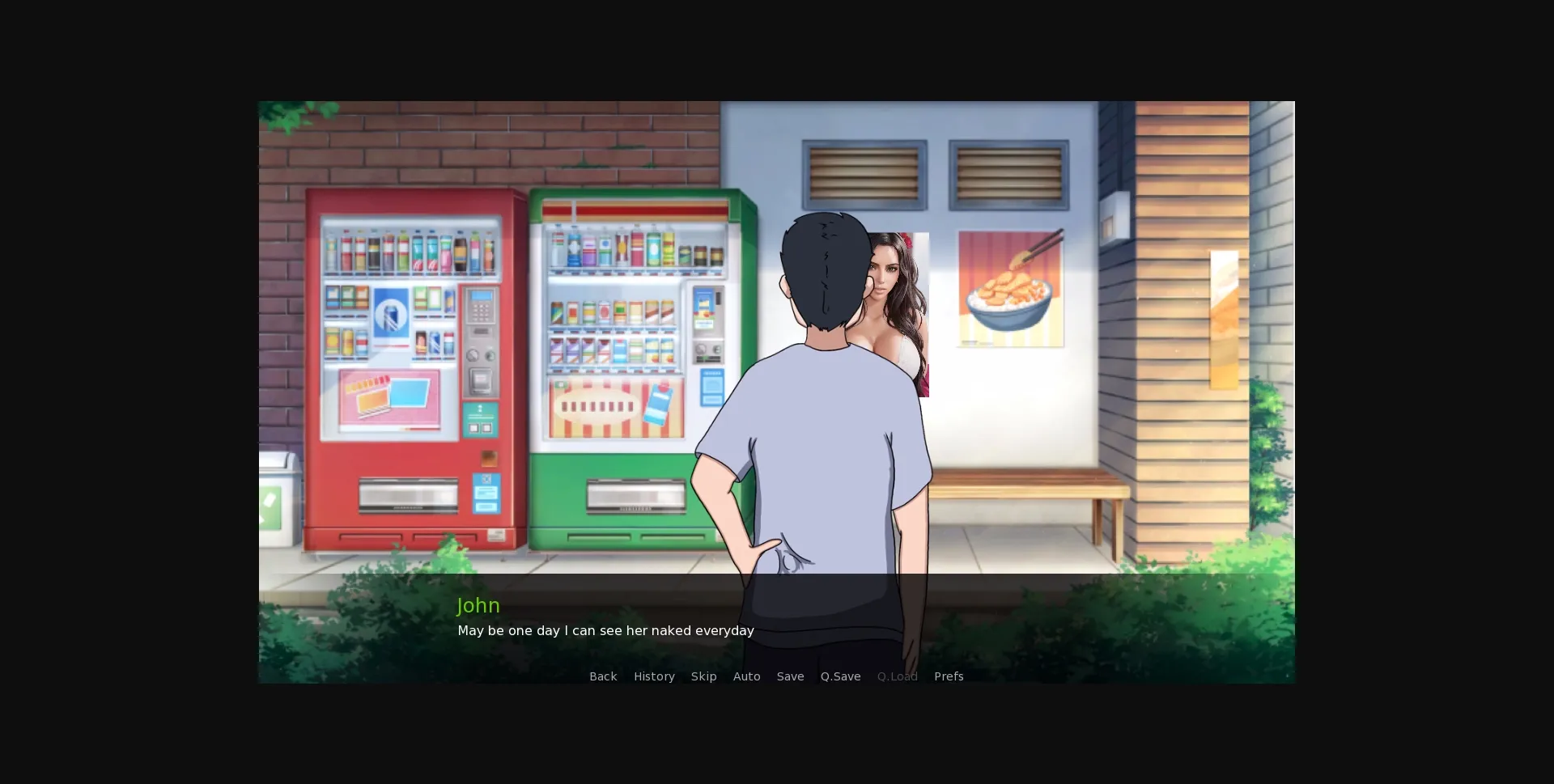The height and width of the screenshot is (784, 1554).
Task: Click the blue drink logo on red machine
Action: (391, 311)
